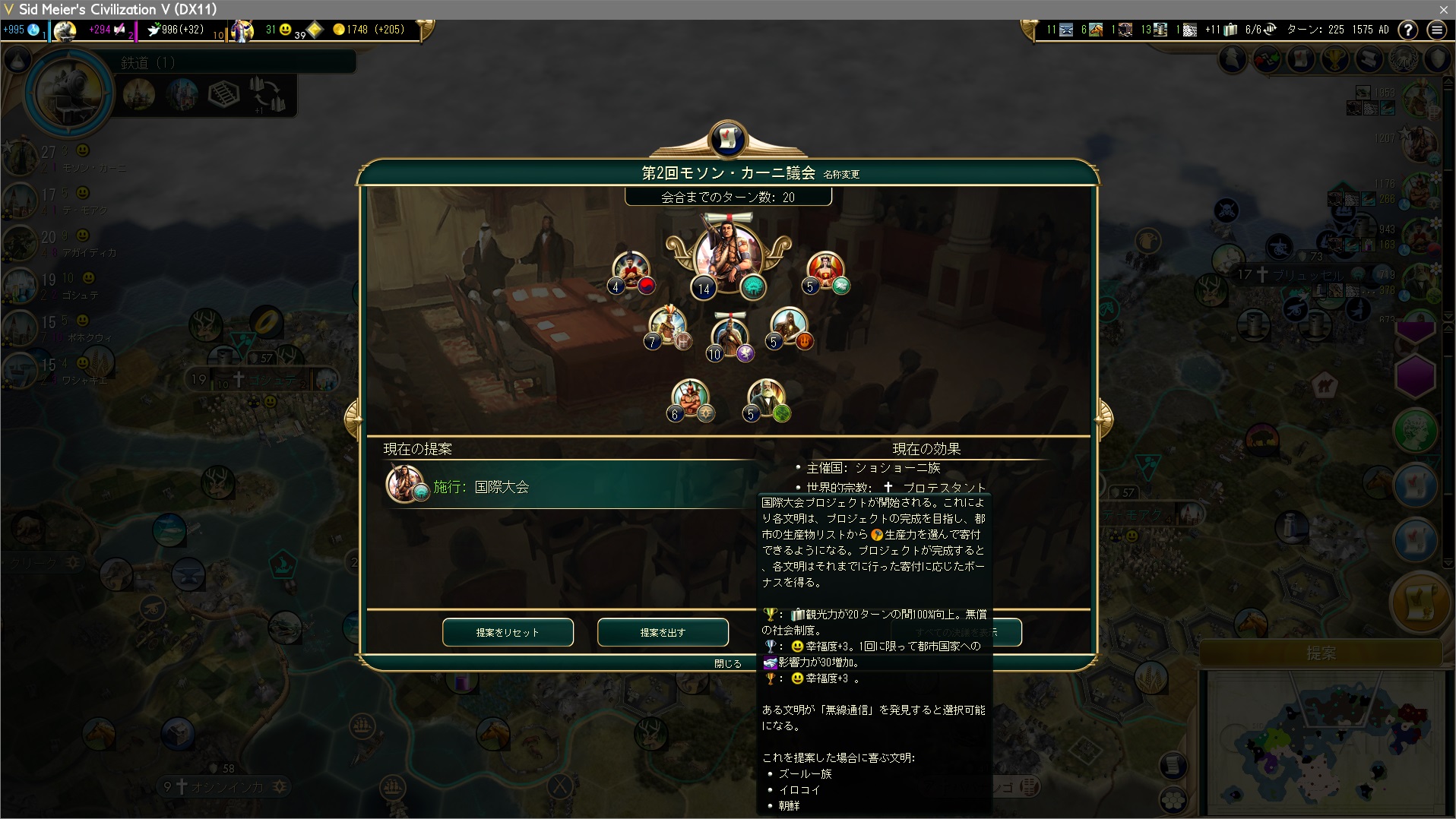Select the delegate portrait with 7 votes

click(x=667, y=327)
